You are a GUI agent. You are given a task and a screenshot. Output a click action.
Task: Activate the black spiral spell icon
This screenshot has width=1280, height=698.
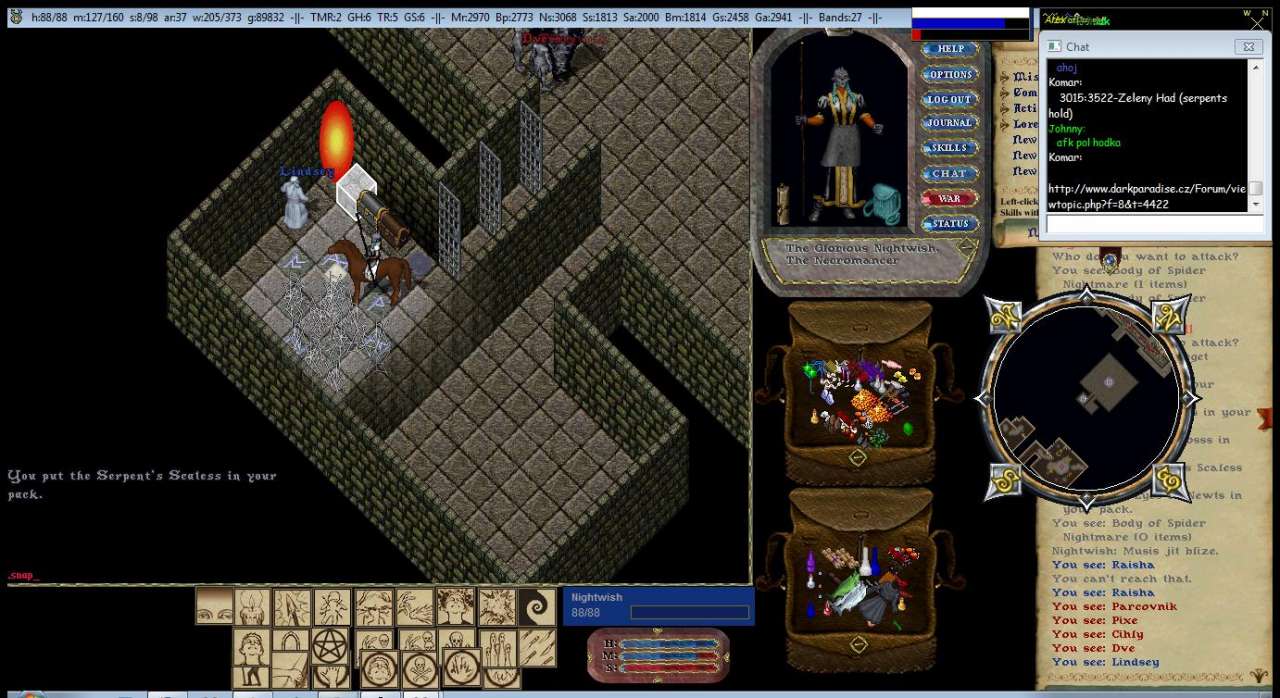(x=537, y=607)
